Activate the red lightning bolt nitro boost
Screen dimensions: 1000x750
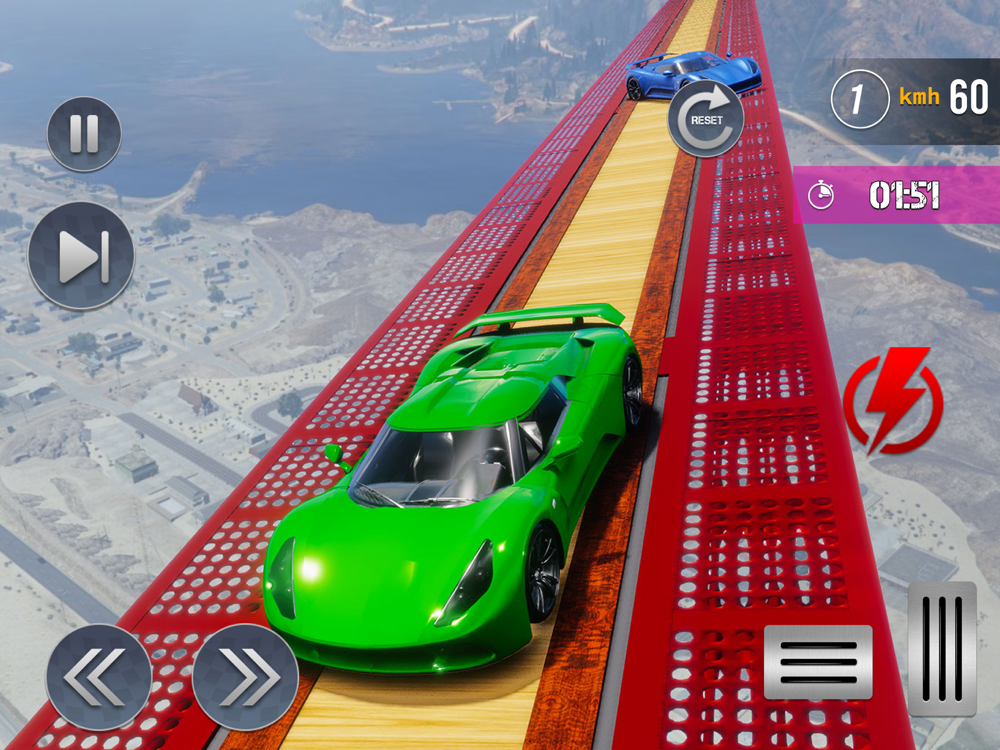(892, 402)
